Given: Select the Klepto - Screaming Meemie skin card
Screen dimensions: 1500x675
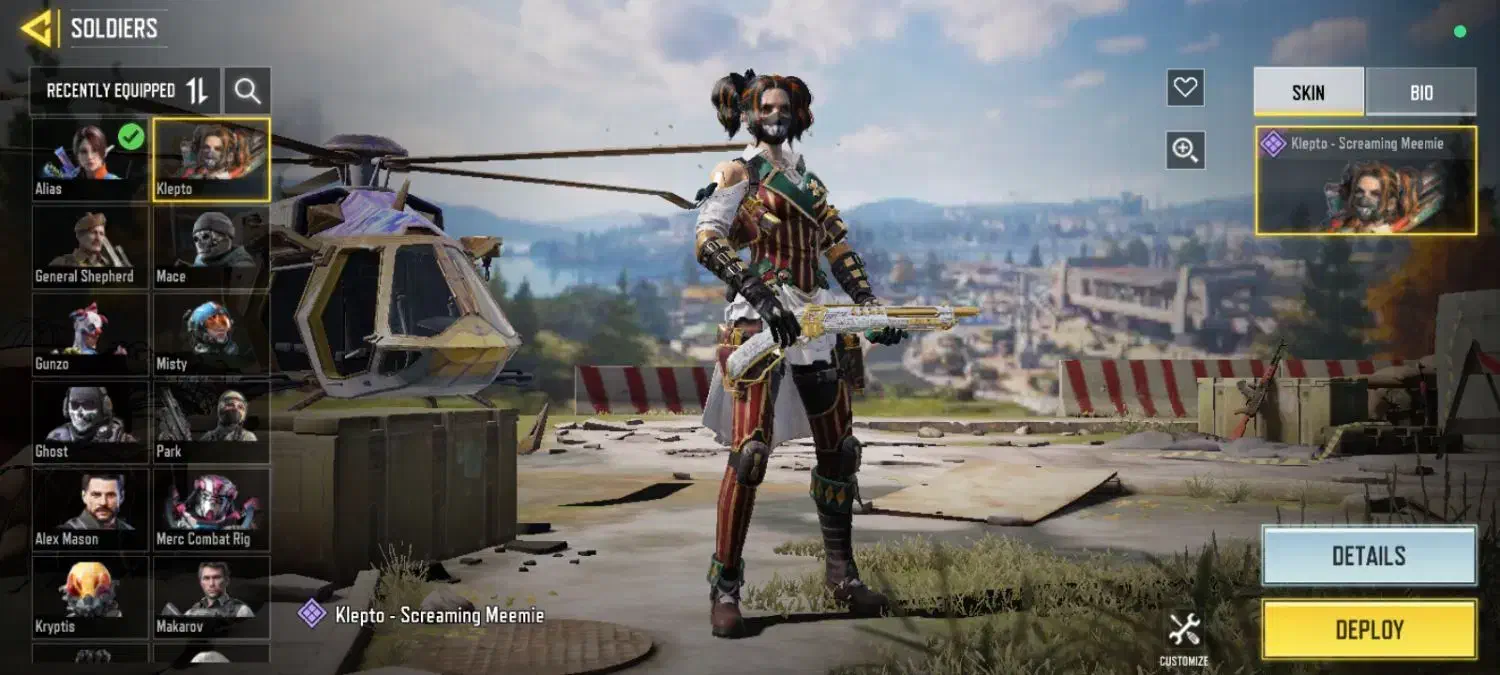Looking at the screenshot, I should 1366,181.
